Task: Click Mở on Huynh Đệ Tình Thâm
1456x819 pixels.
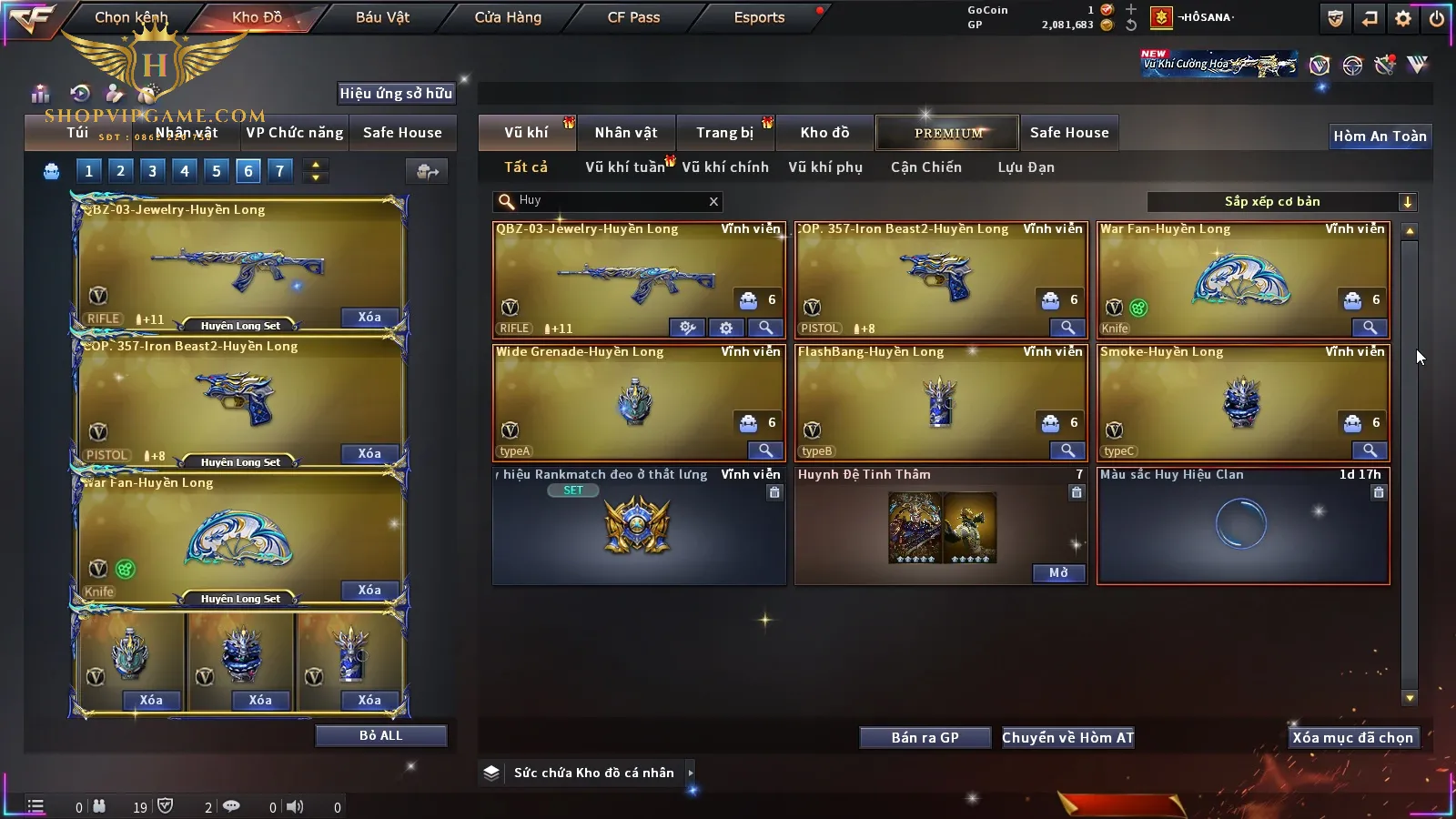Action: (1058, 573)
